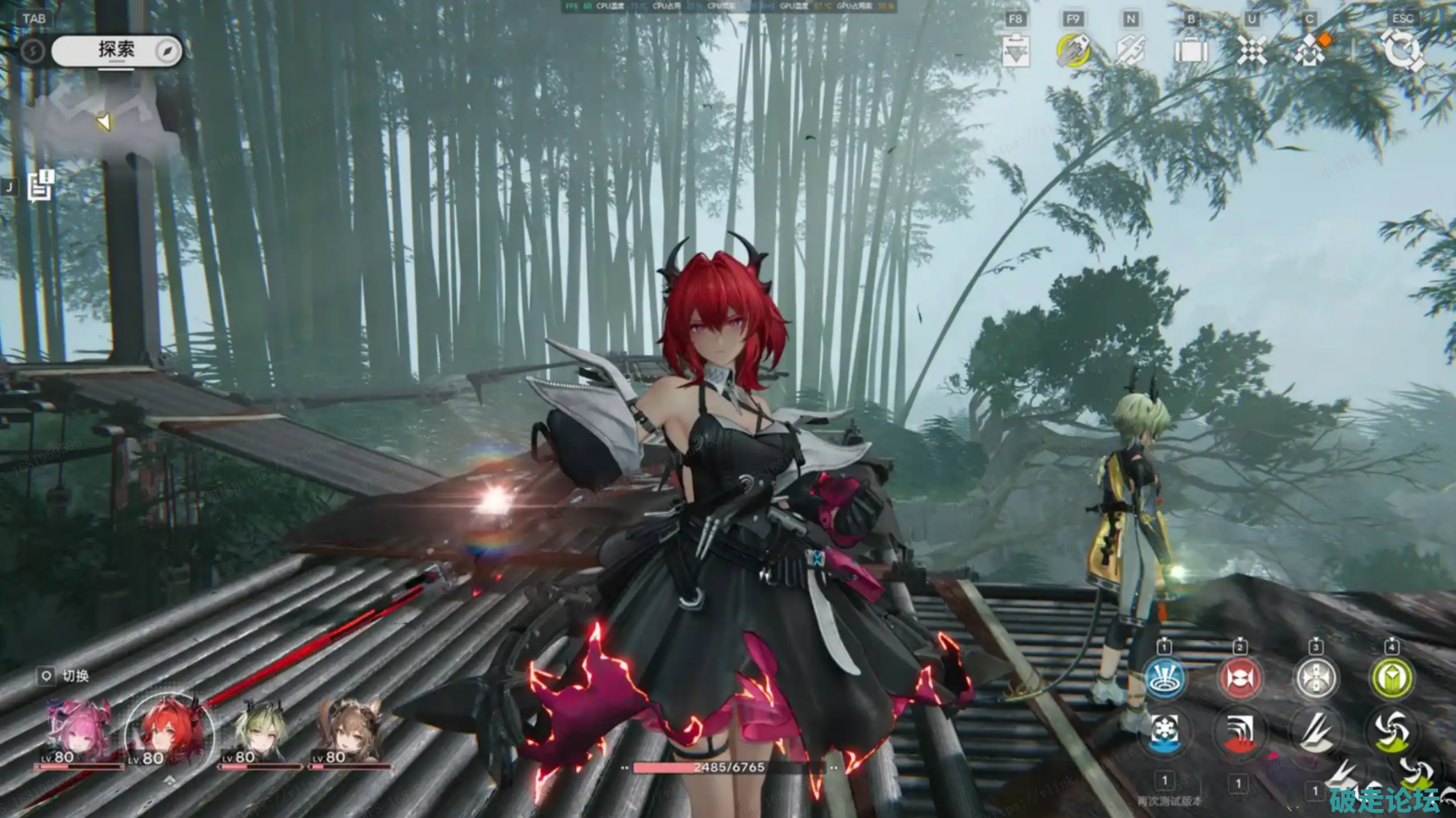1456x818 pixels.
Task: Toggle the 探索 exploration mode pill
Action: pyautogui.click(x=116, y=51)
